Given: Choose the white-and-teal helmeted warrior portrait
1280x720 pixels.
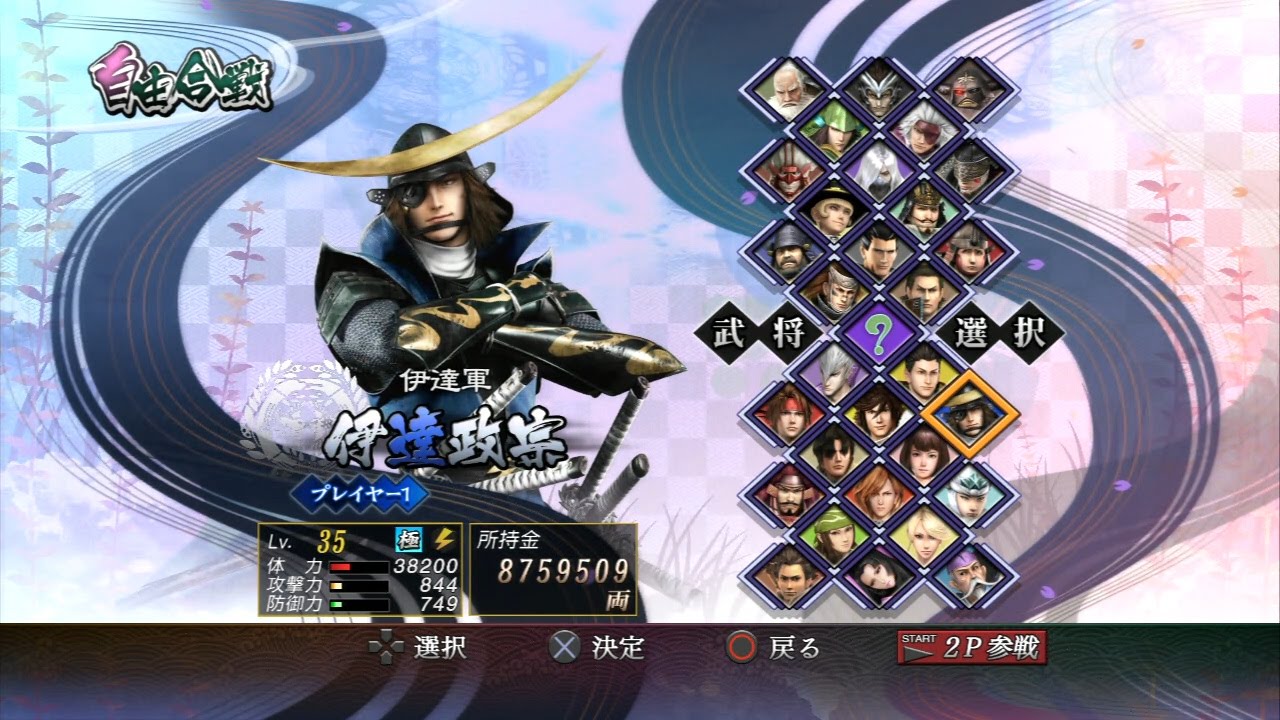Looking at the screenshot, I should point(968,495).
